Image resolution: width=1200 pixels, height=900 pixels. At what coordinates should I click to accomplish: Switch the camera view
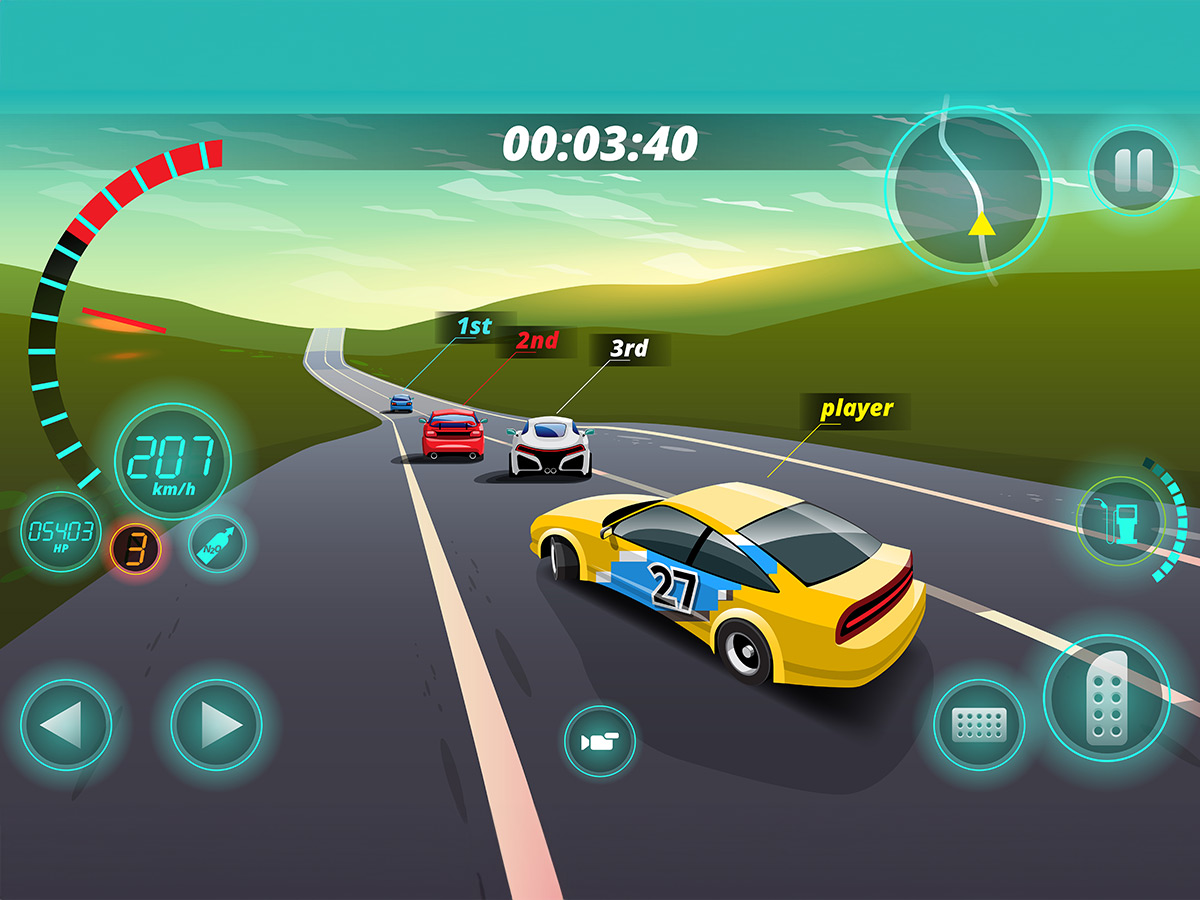[x=599, y=741]
